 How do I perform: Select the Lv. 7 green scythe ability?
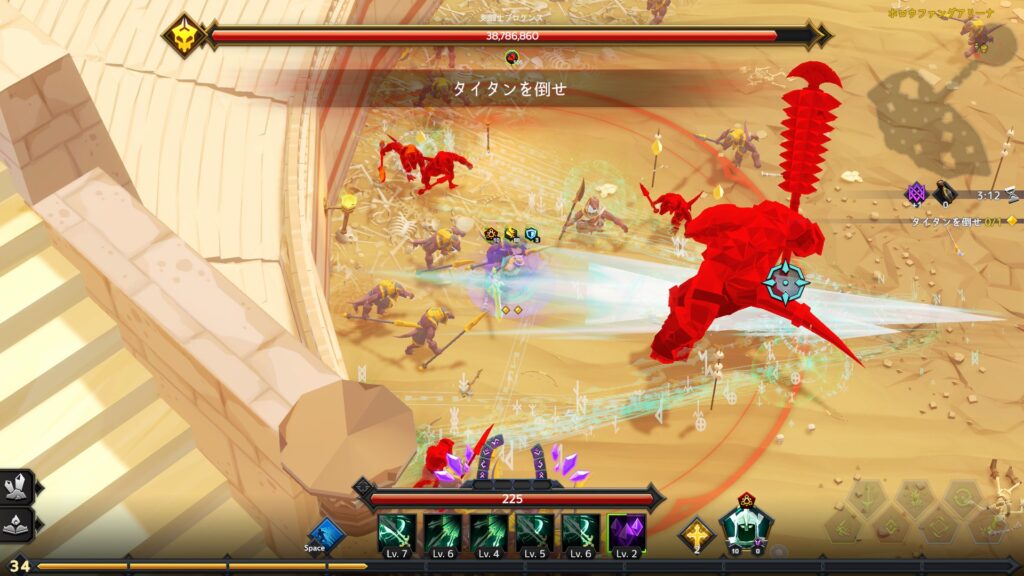pyautogui.click(x=397, y=533)
